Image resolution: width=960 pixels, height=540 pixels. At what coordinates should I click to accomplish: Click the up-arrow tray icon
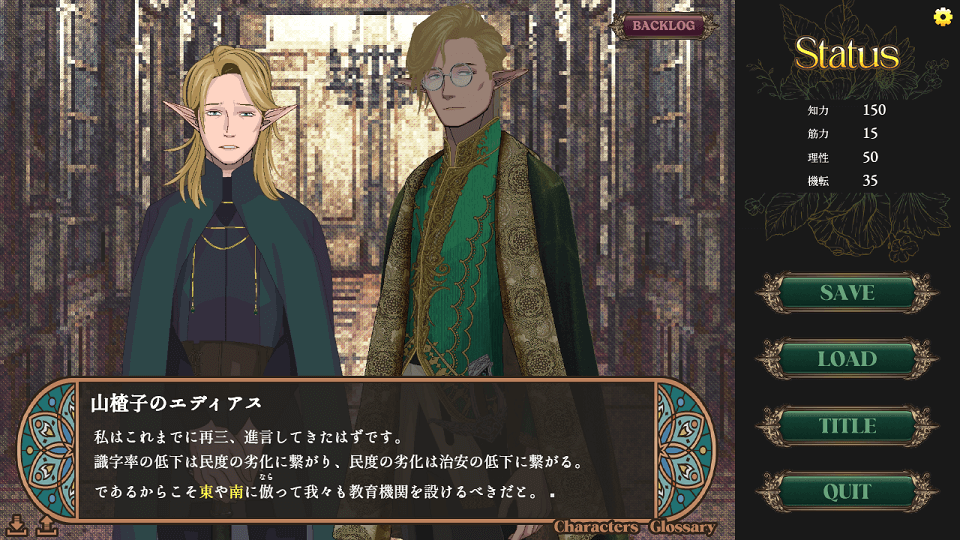(x=46, y=525)
